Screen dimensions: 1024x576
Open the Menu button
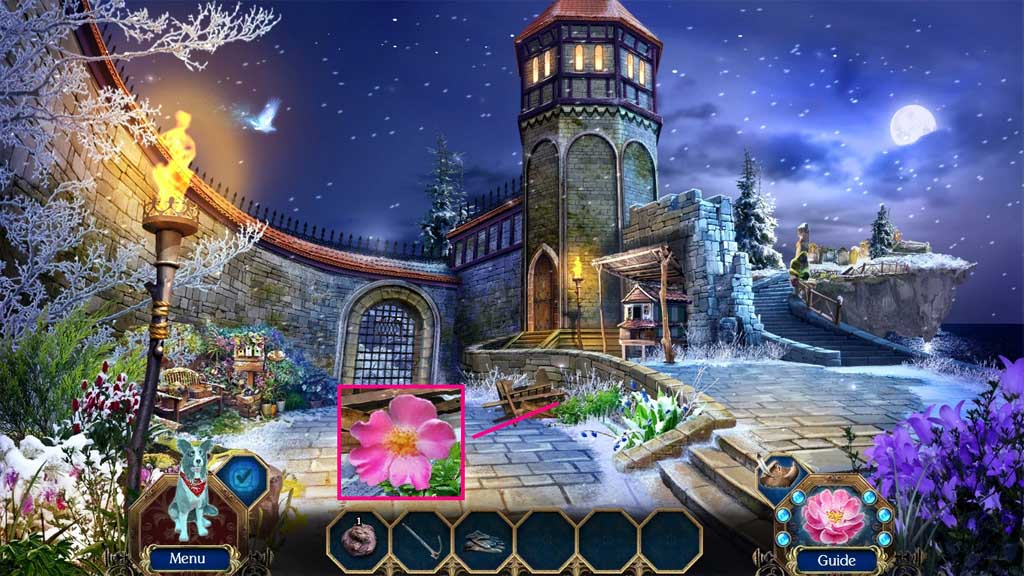[186, 559]
